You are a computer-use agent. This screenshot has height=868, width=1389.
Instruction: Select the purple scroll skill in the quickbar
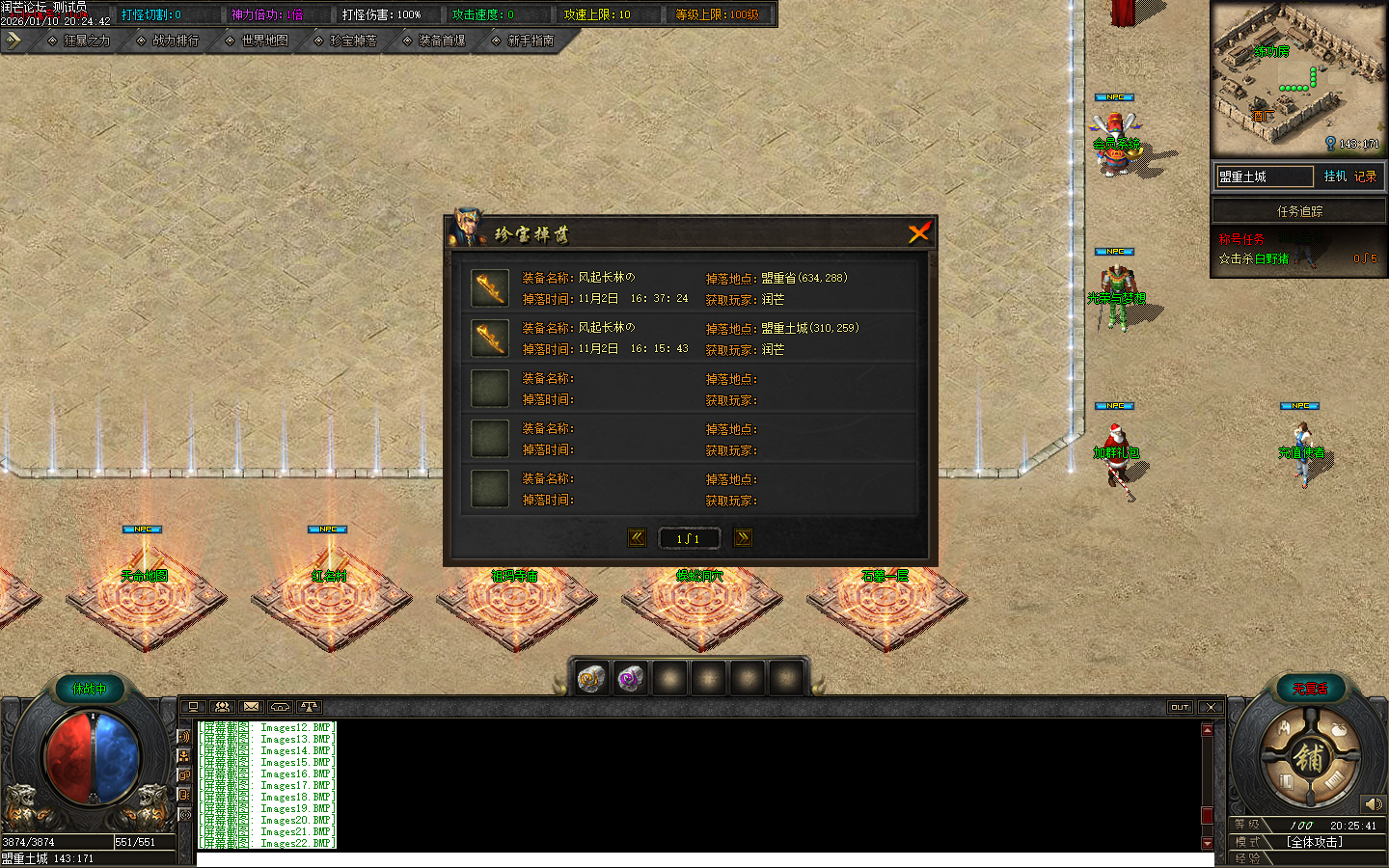(630, 678)
